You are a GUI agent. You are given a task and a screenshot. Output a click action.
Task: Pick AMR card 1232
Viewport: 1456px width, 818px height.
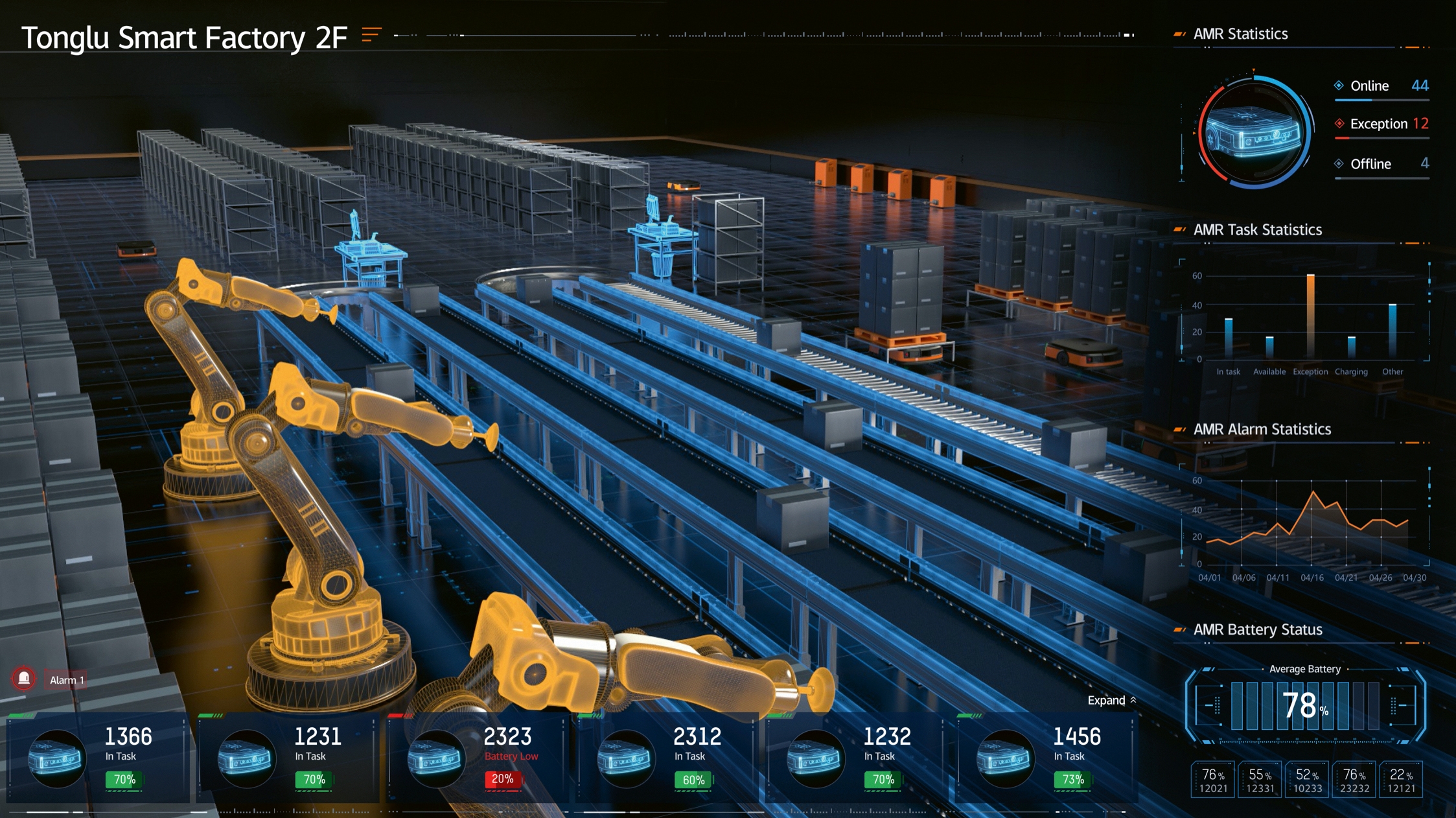pyautogui.click(x=855, y=758)
